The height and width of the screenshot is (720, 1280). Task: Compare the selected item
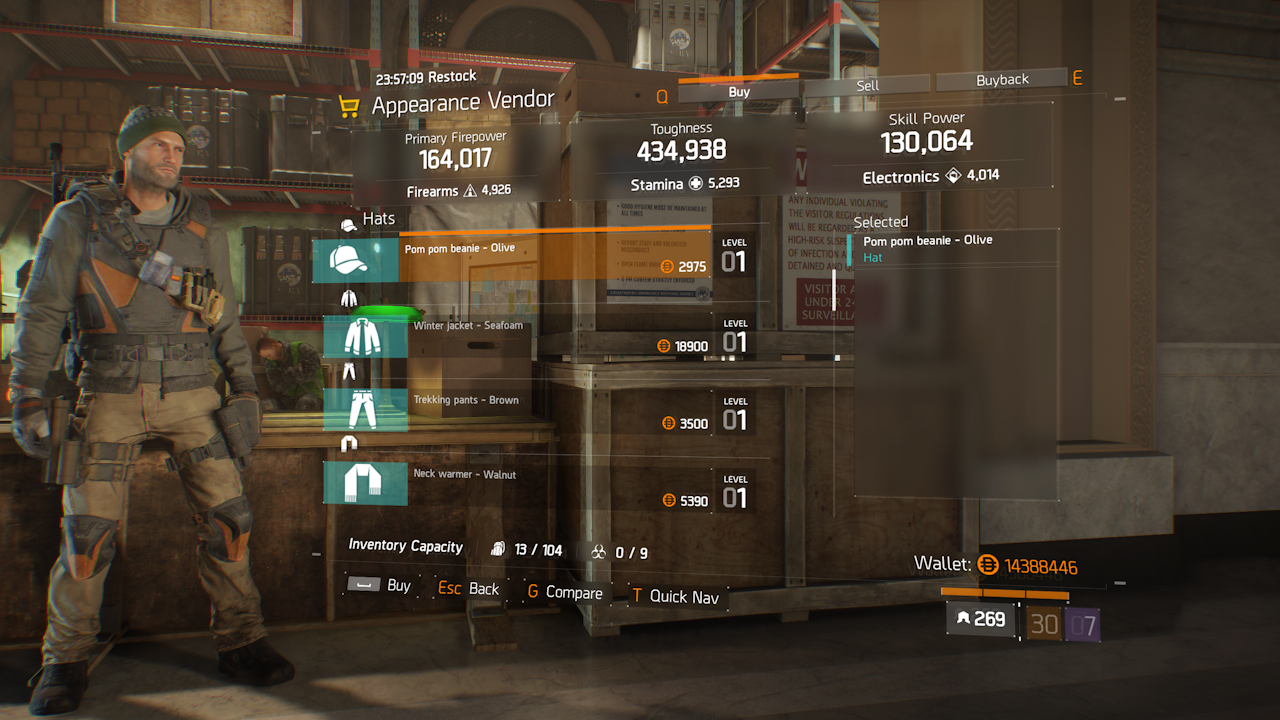pos(564,593)
